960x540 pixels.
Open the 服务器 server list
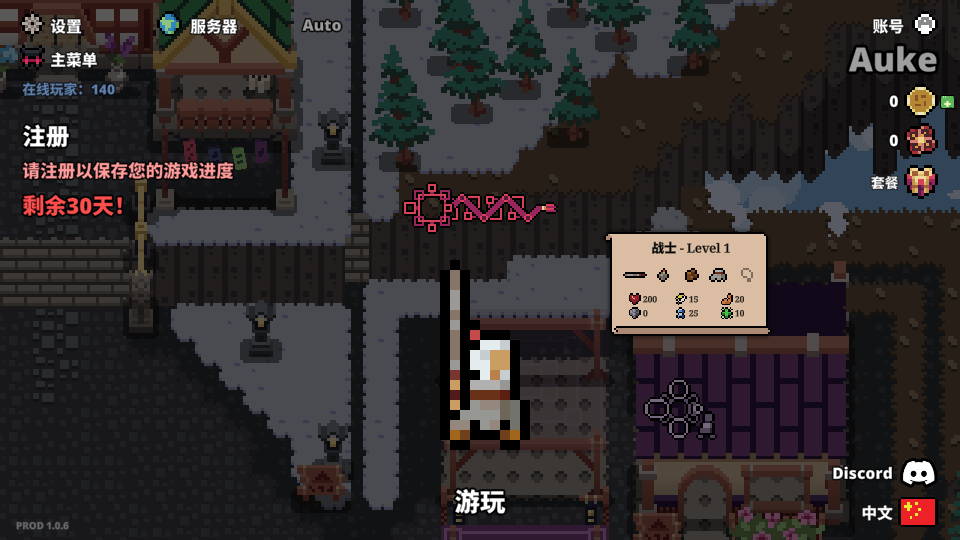(199, 26)
